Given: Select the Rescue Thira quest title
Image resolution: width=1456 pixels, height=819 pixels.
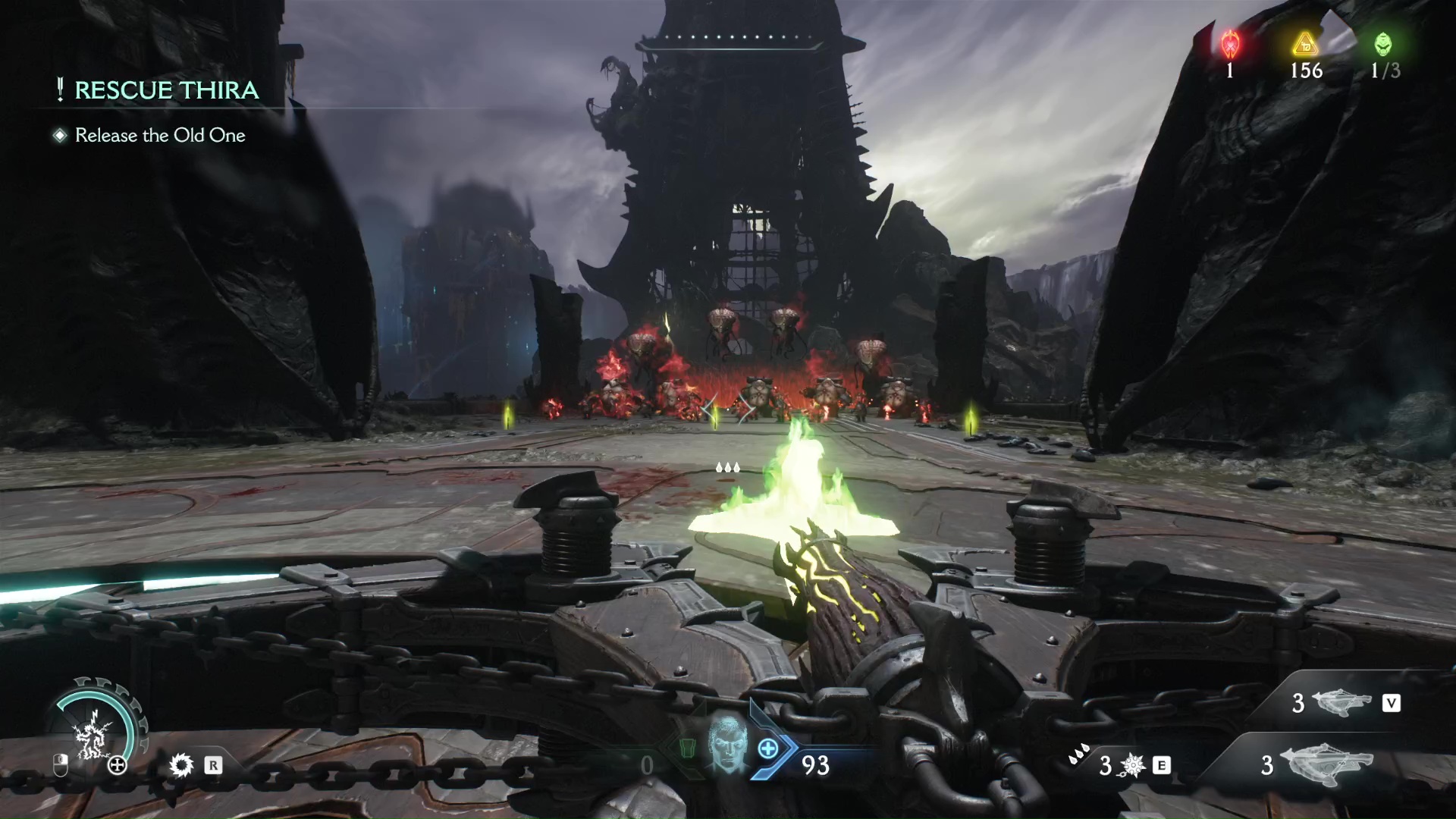Looking at the screenshot, I should tap(166, 90).
